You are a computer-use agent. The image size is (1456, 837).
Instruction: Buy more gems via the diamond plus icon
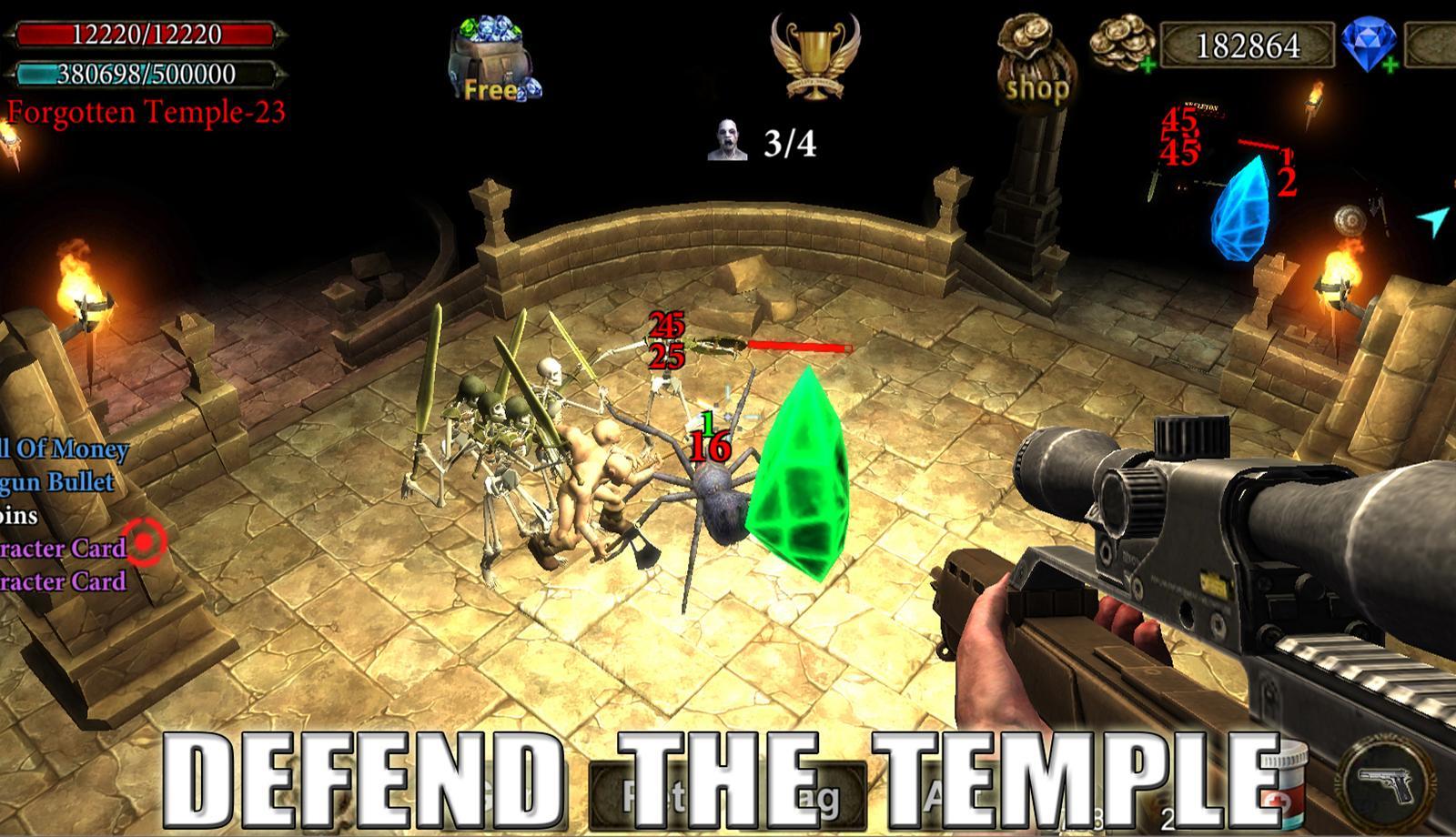(x=1390, y=64)
